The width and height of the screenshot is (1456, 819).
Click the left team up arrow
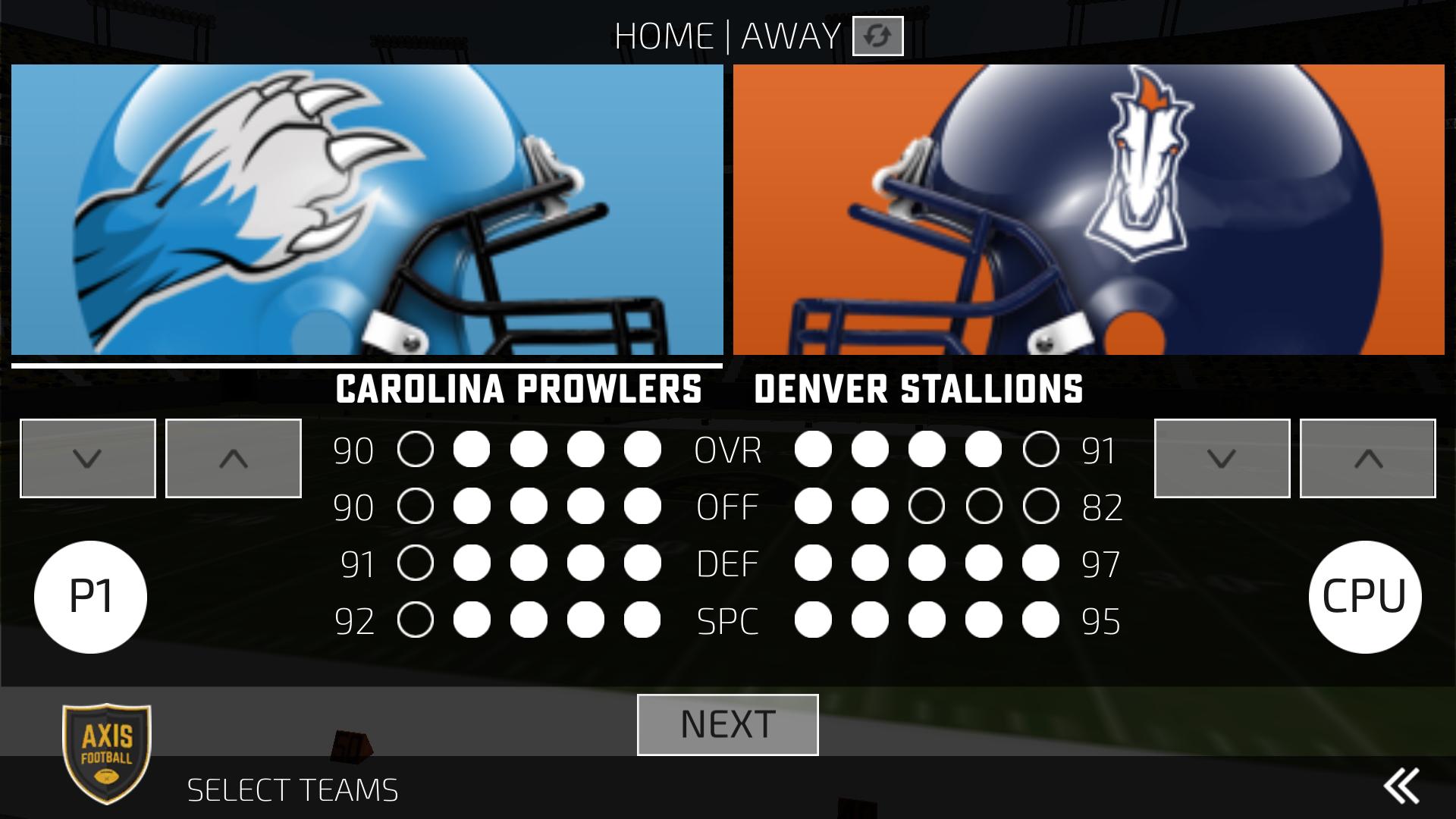[x=232, y=457]
